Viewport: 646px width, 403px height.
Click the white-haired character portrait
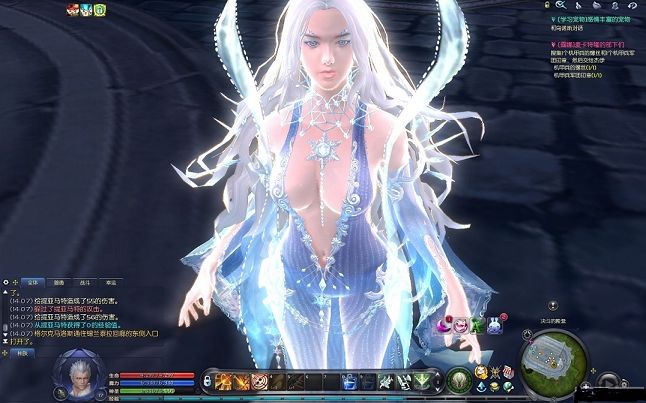click(x=76, y=376)
